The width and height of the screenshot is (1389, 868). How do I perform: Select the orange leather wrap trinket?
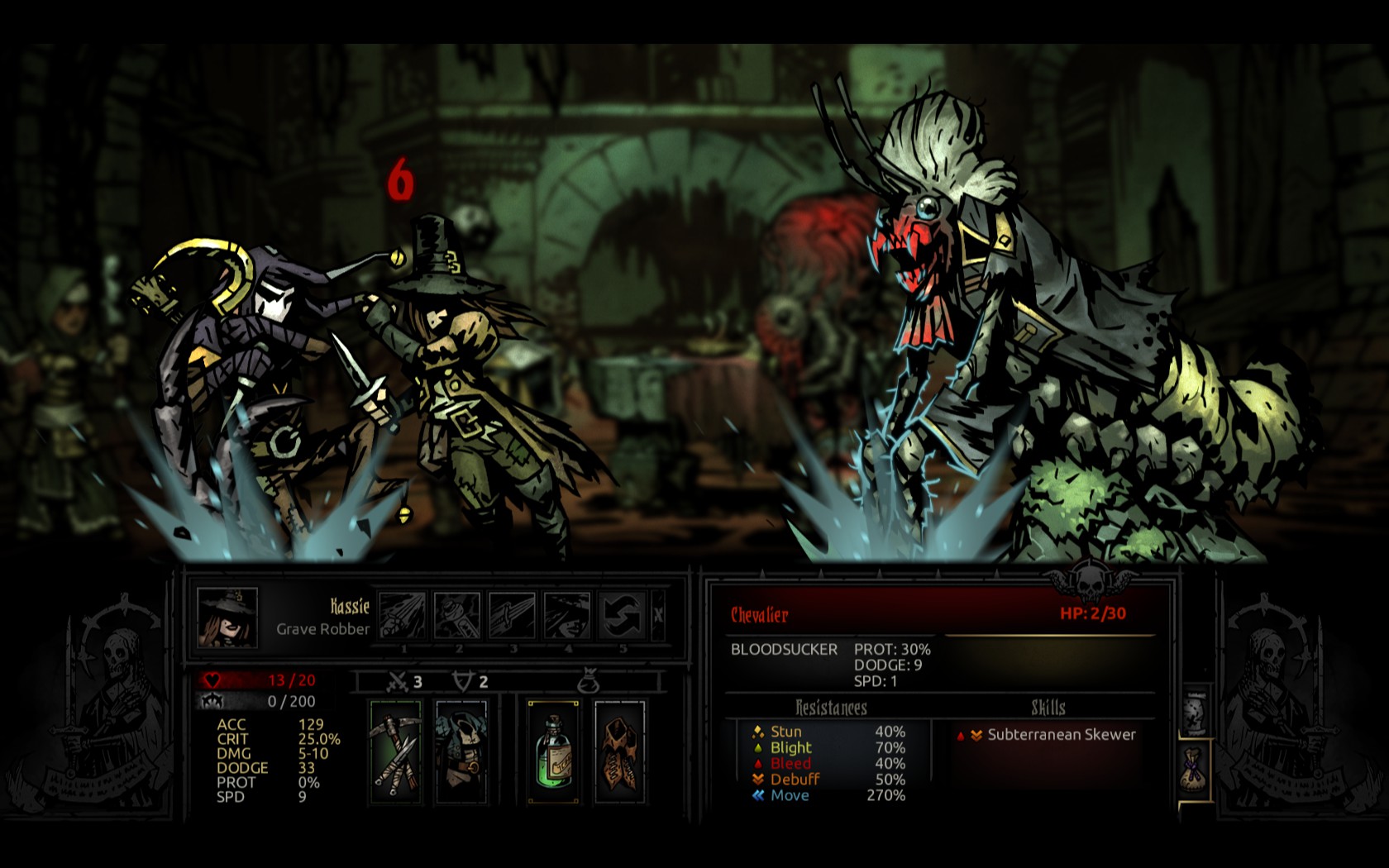coord(619,751)
